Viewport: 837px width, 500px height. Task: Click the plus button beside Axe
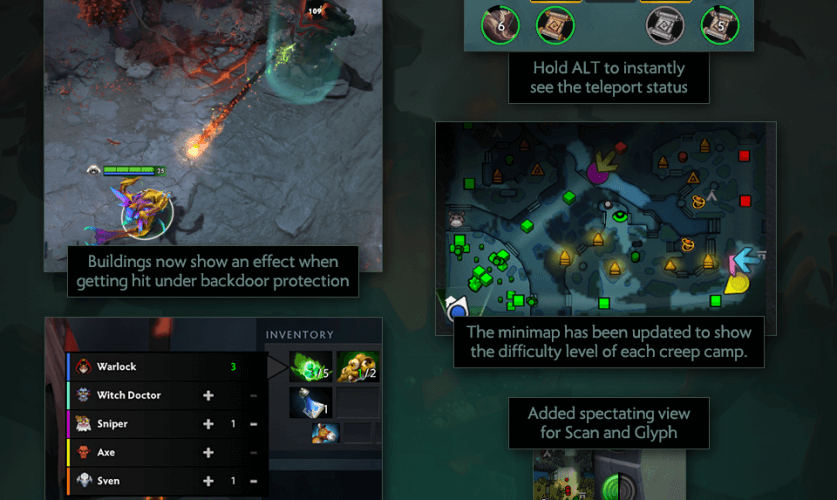(209, 452)
